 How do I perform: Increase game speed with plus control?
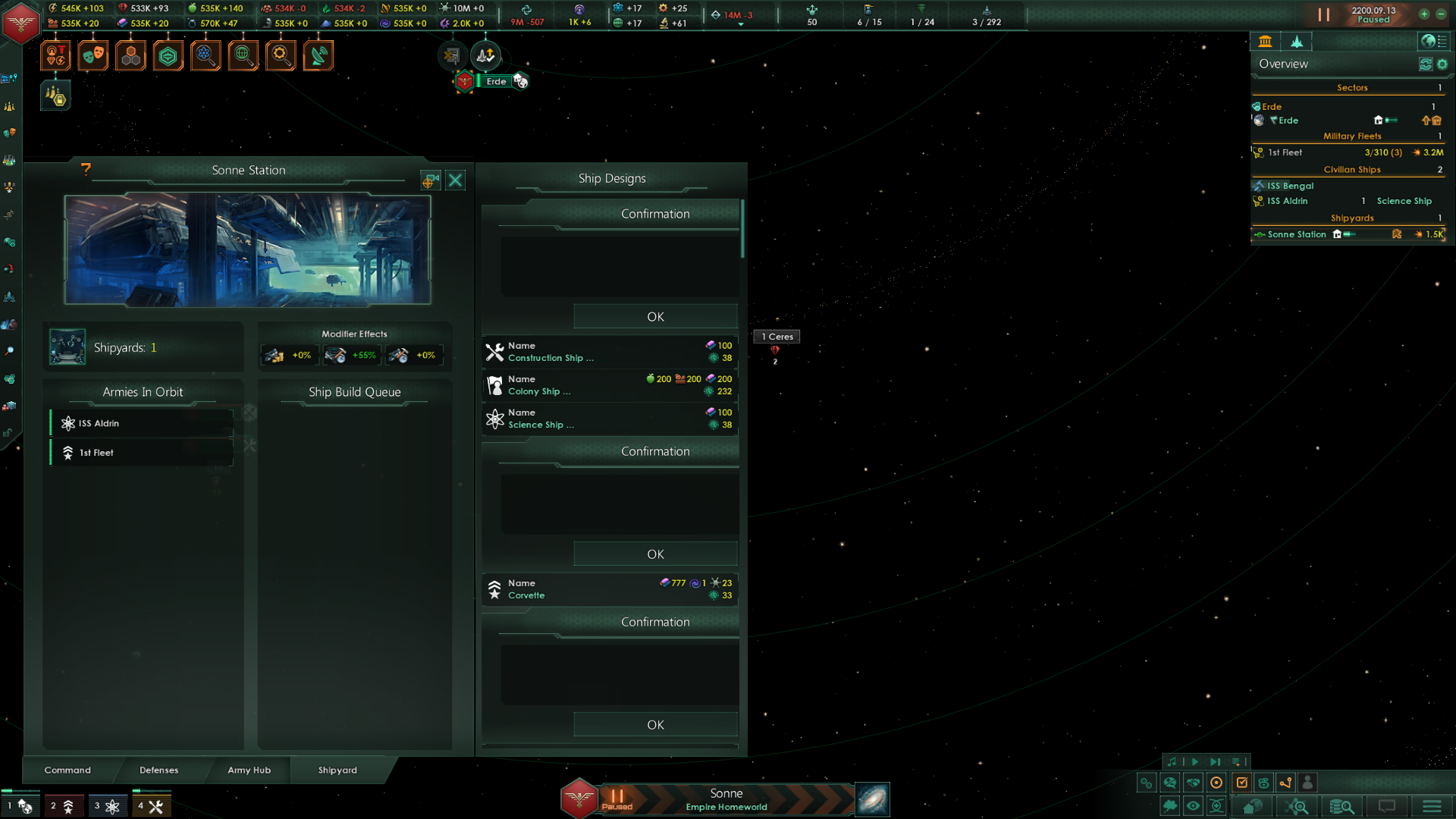[x=1423, y=13]
